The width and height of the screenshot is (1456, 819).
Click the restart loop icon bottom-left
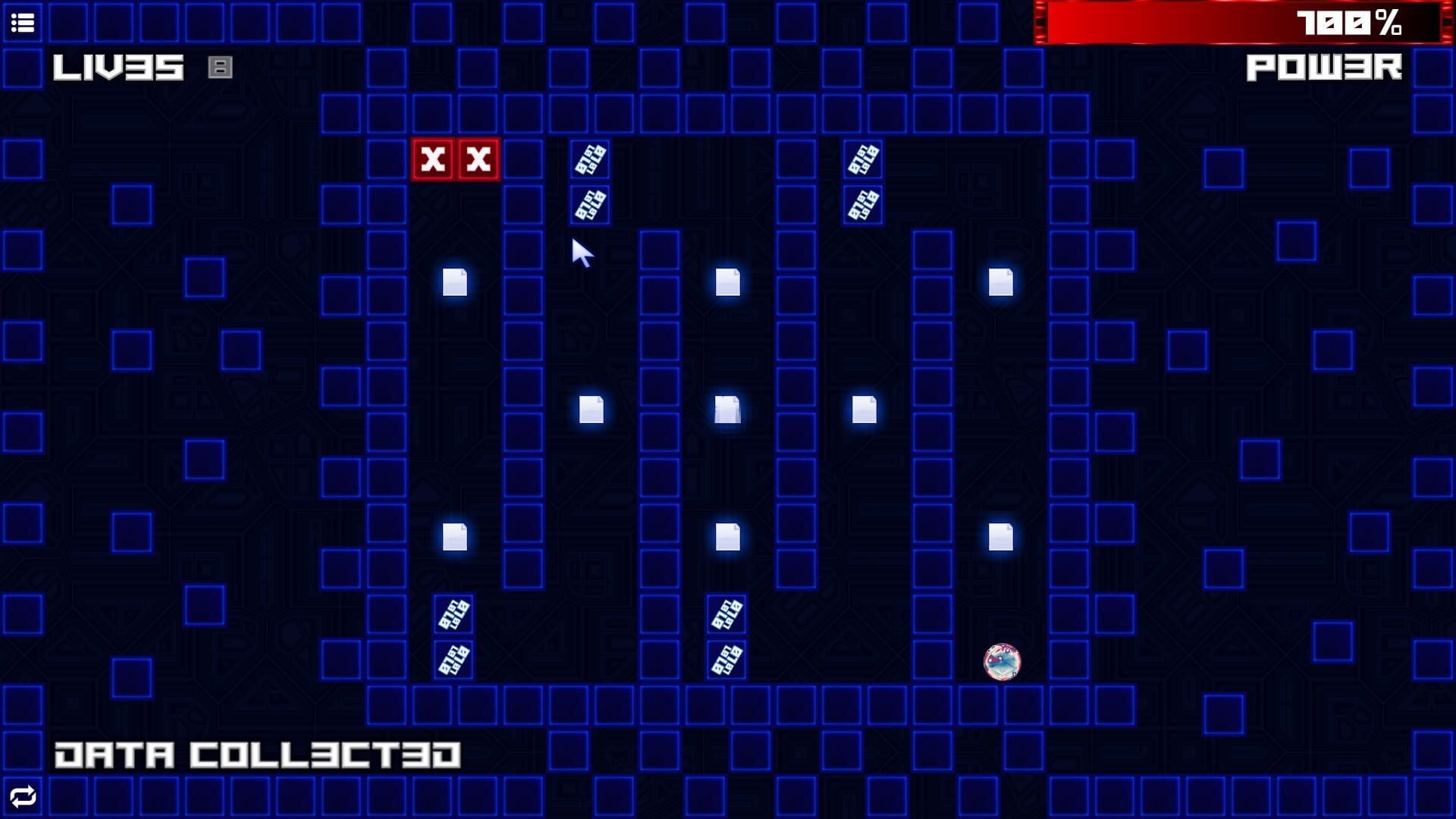point(22,797)
